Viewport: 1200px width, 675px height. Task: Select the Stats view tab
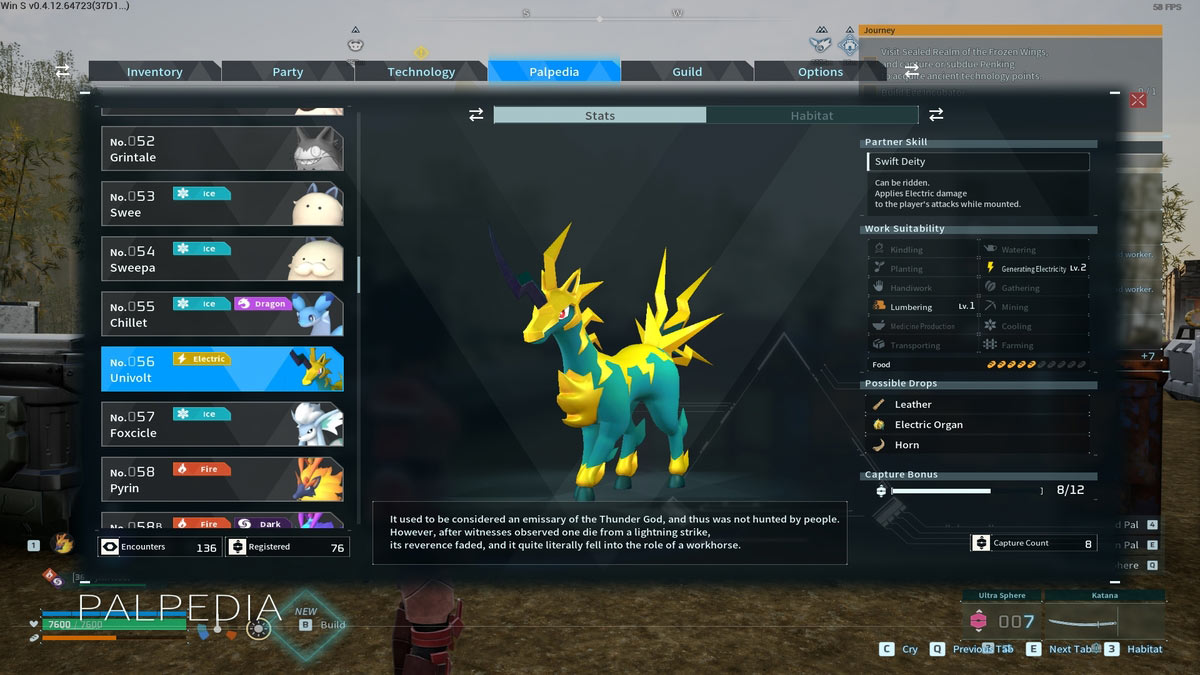(x=600, y=116)
